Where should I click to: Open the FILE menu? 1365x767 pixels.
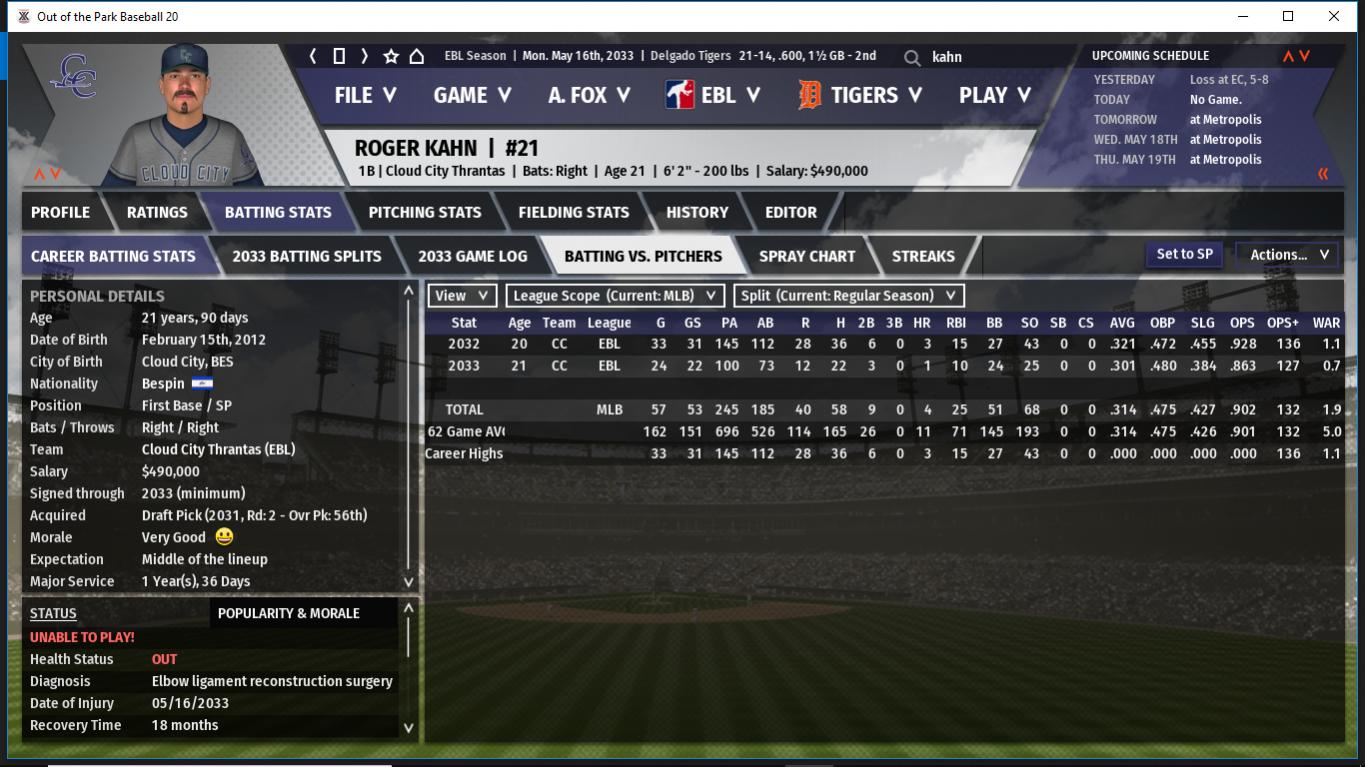[x=365, y=95]
